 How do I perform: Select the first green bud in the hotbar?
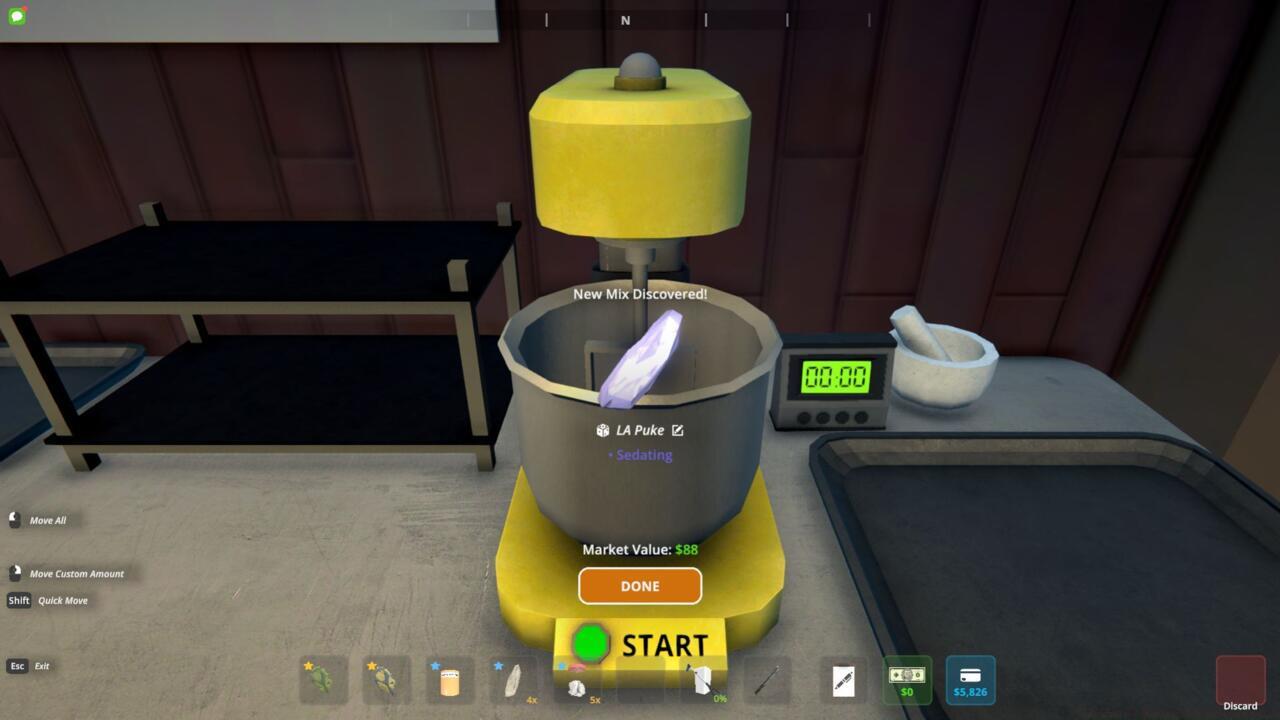322,680
